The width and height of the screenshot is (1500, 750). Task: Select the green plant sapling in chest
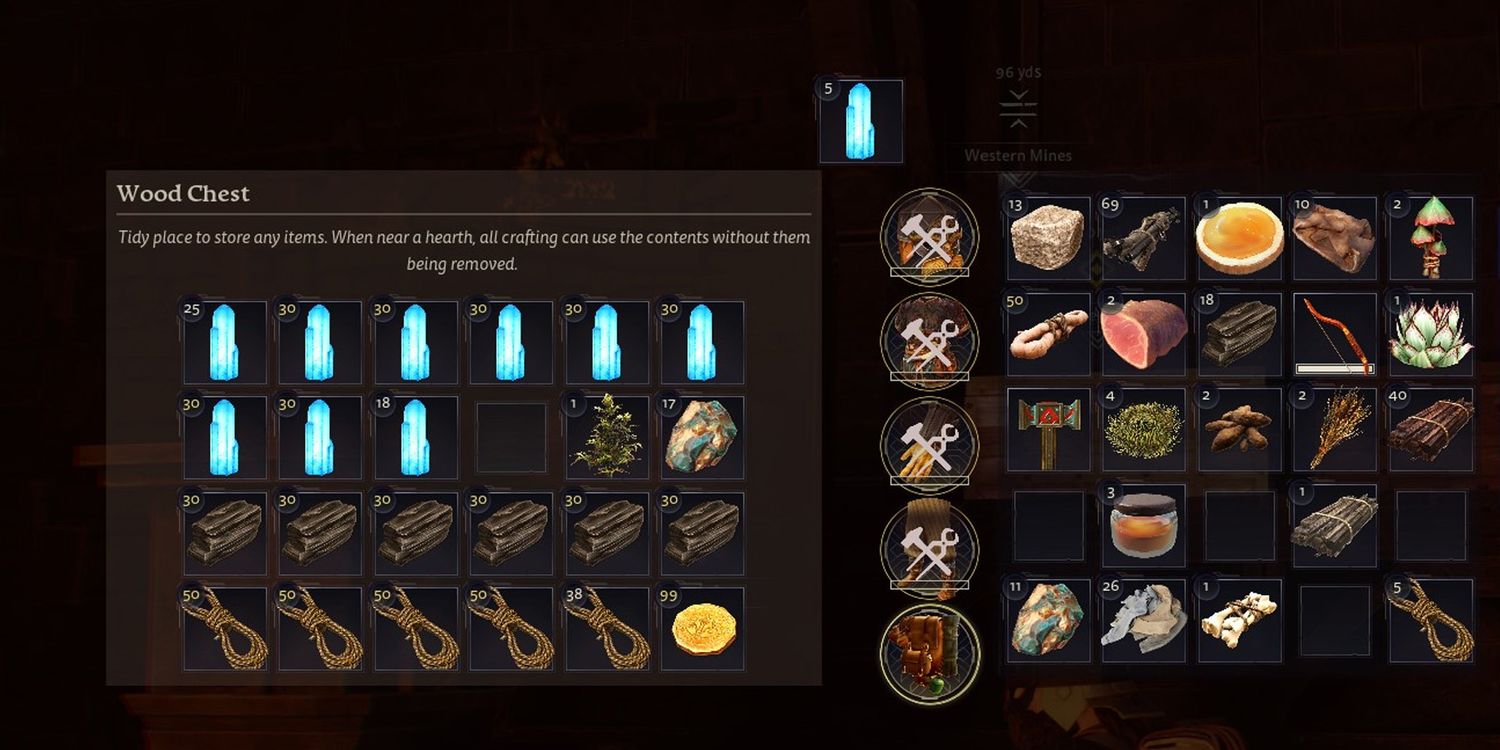pyautogui.click(x=606, y=438)
